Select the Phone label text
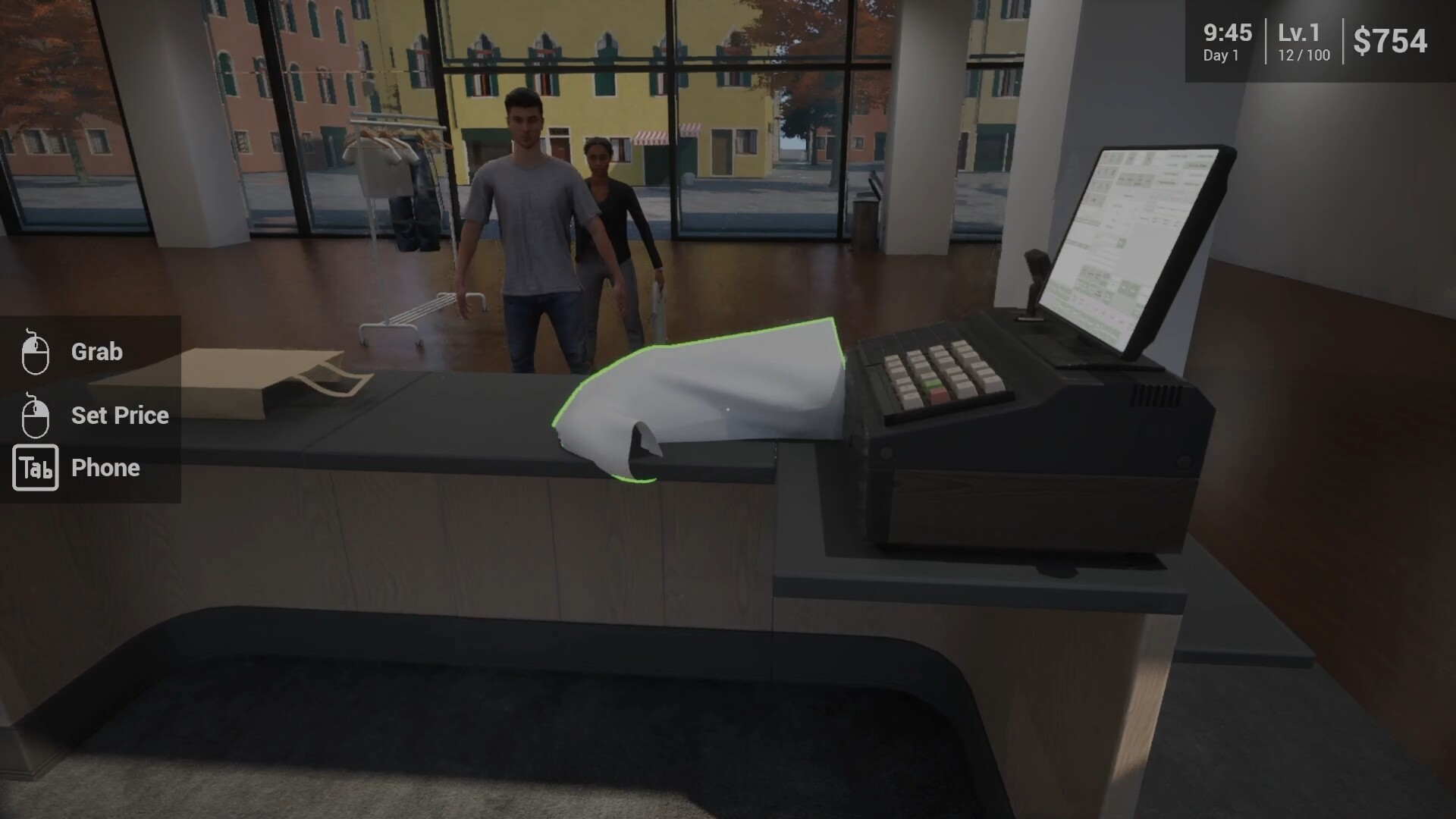This screenshot has height=819, width=1456. coord(105,468)
